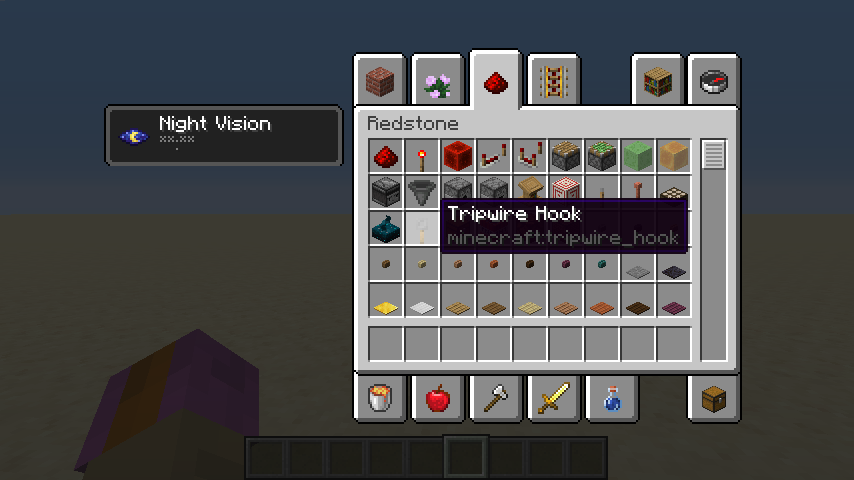The width and height of the screenshot is (854, 480).
Task: Pick up the lectern item
Action: [x=530, y=192]
